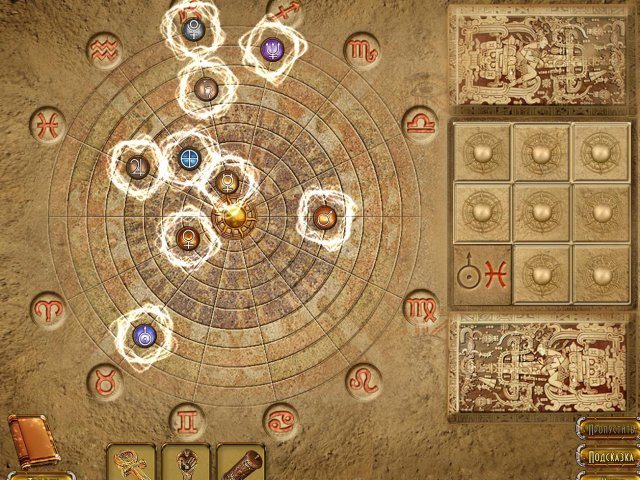Click the golden sun at the chart center
The width and height of the screenshot is (640, 480).
232,215
